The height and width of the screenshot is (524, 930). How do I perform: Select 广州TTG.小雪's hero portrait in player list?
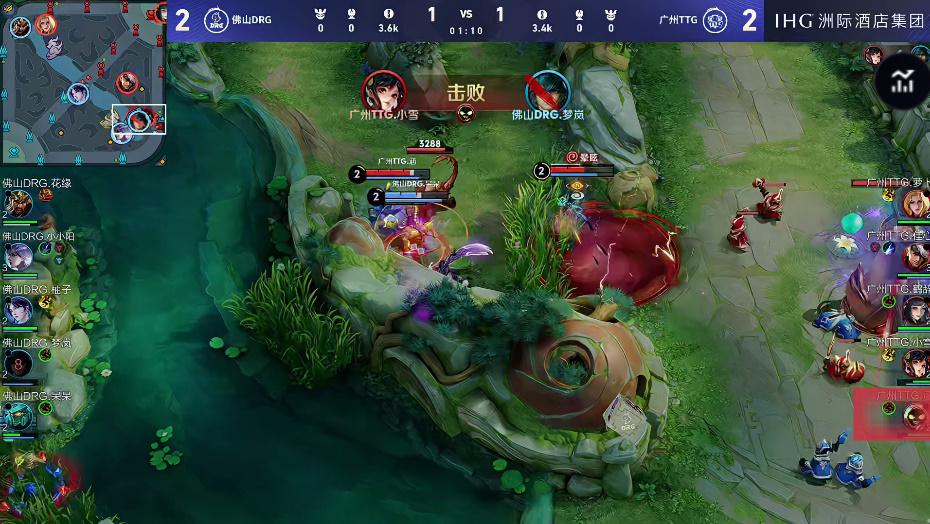[915, 363]
